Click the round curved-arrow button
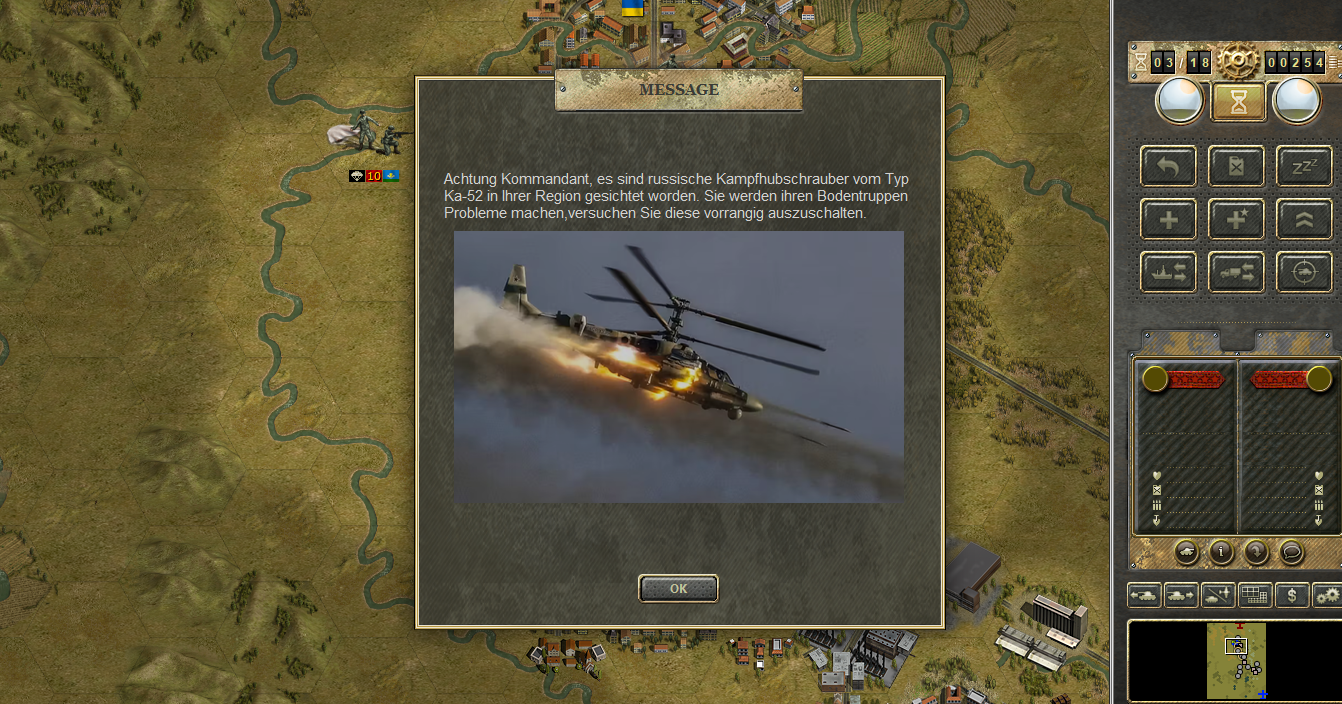 pos(1256,551)
